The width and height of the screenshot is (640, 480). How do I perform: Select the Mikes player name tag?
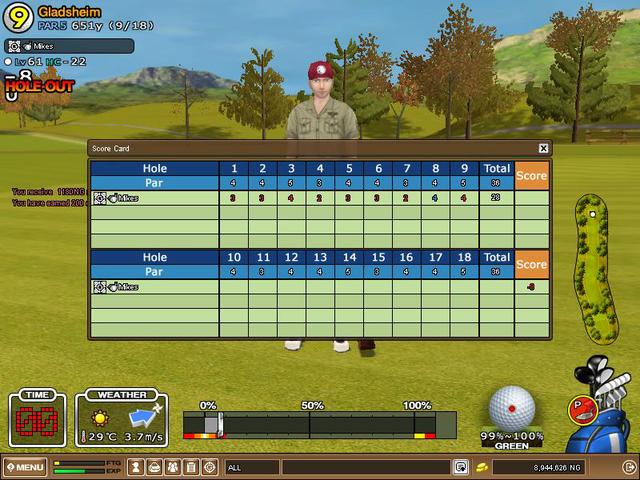pos(68,46)
